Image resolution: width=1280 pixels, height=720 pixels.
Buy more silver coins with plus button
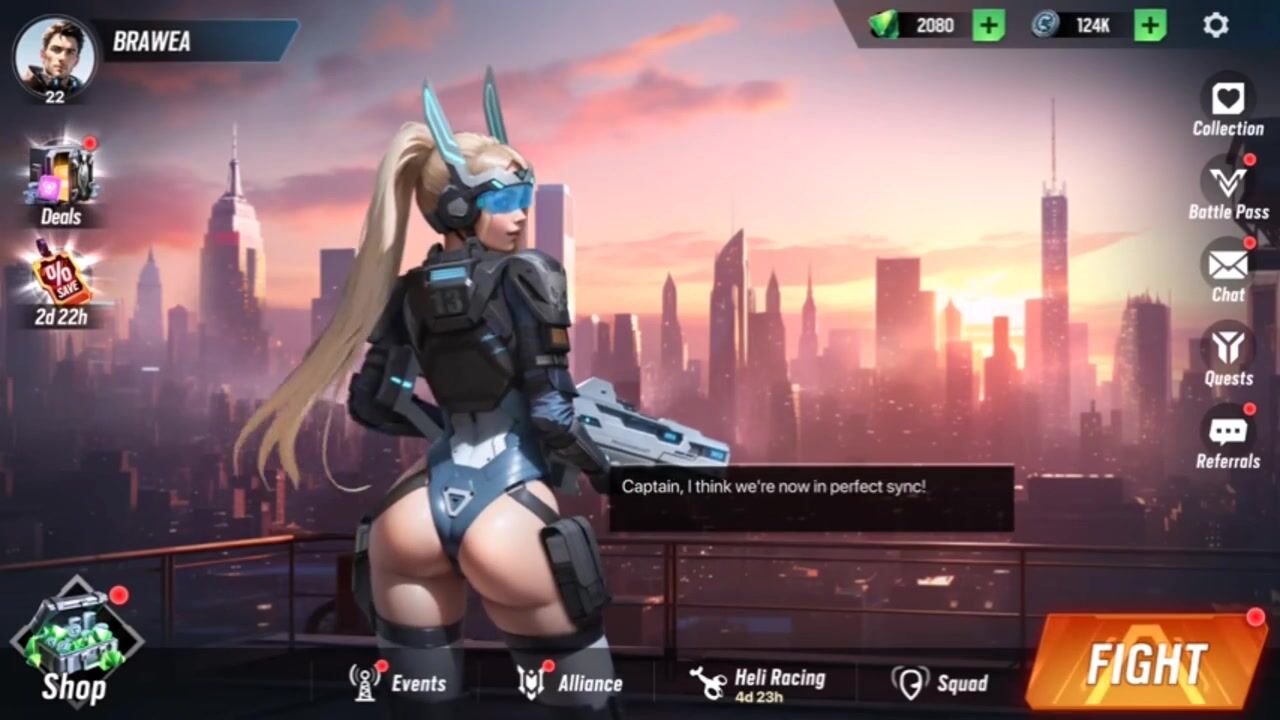click(1150, 25)
